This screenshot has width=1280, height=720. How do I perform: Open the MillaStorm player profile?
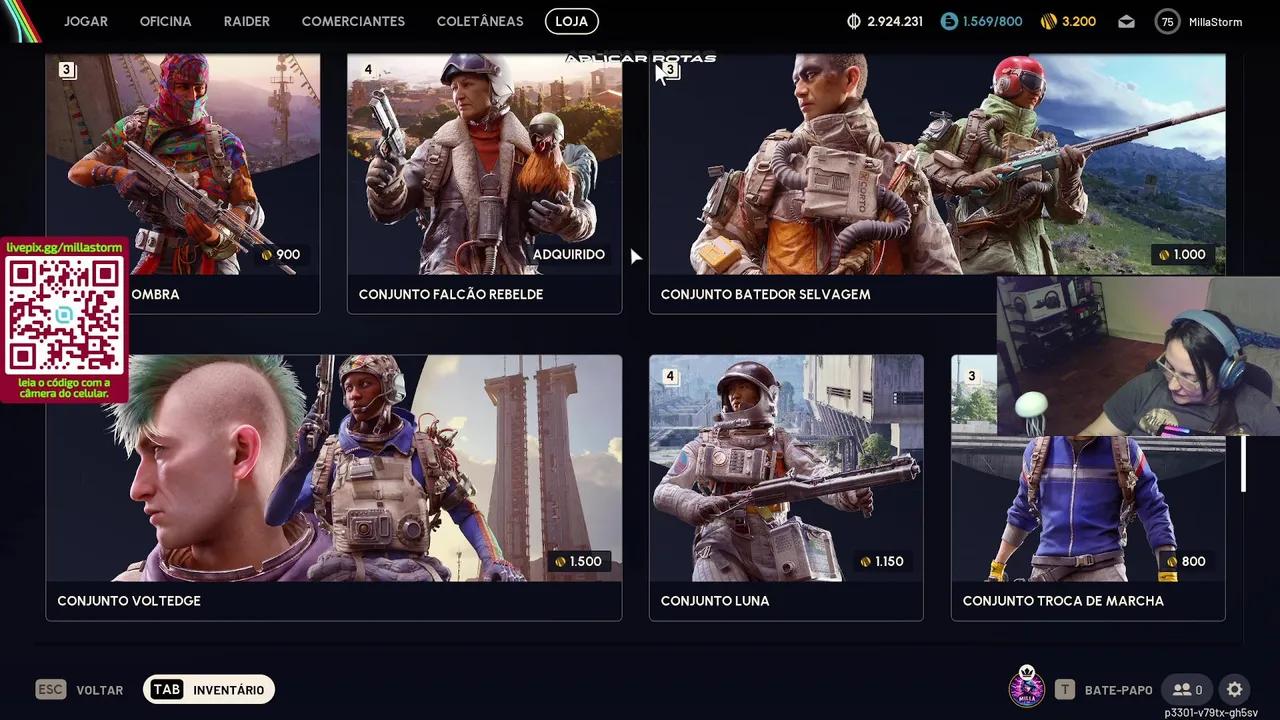1199,21
